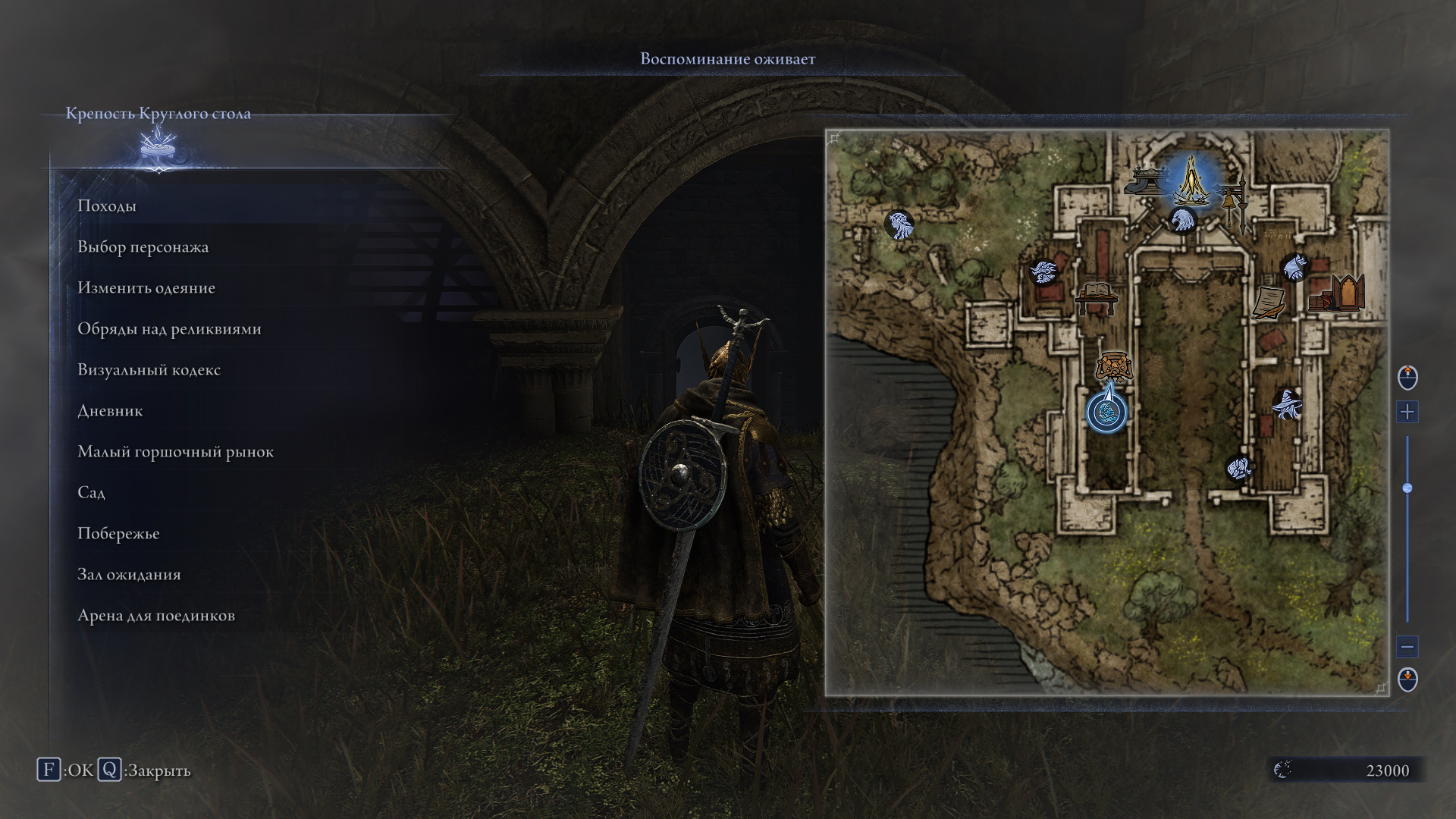Click the map's minus zoom button

tap(1407, 647)
